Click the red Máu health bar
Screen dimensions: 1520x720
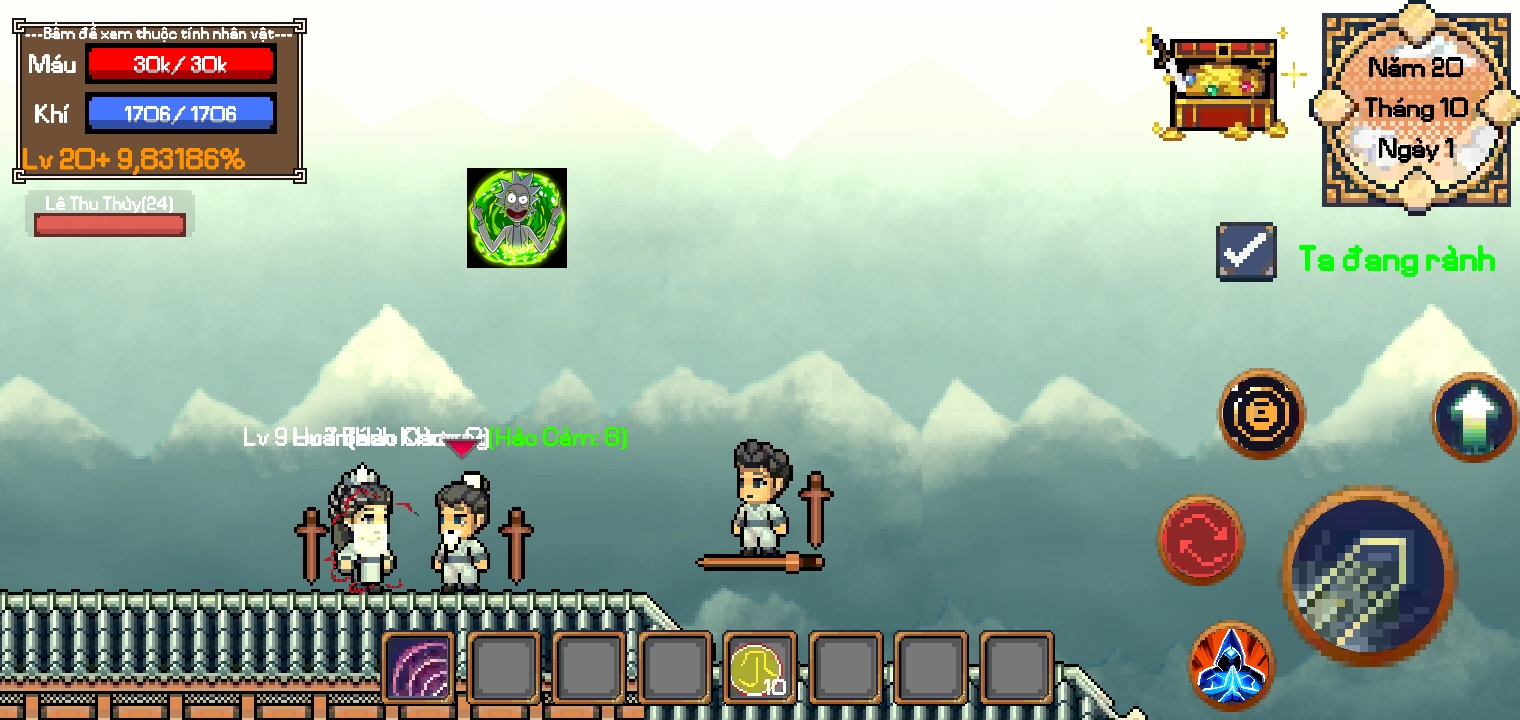coord(181,63)
